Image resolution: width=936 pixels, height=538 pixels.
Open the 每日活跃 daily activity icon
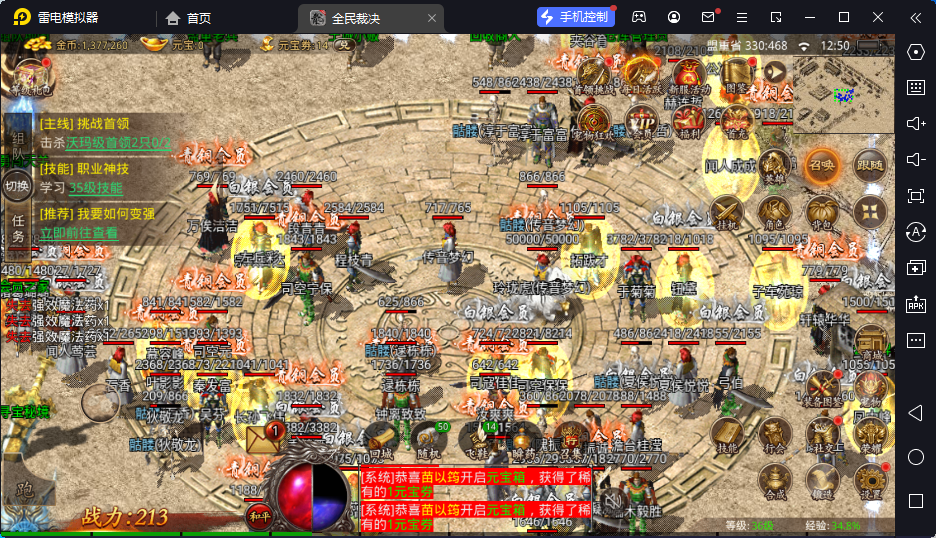(641, 73)
